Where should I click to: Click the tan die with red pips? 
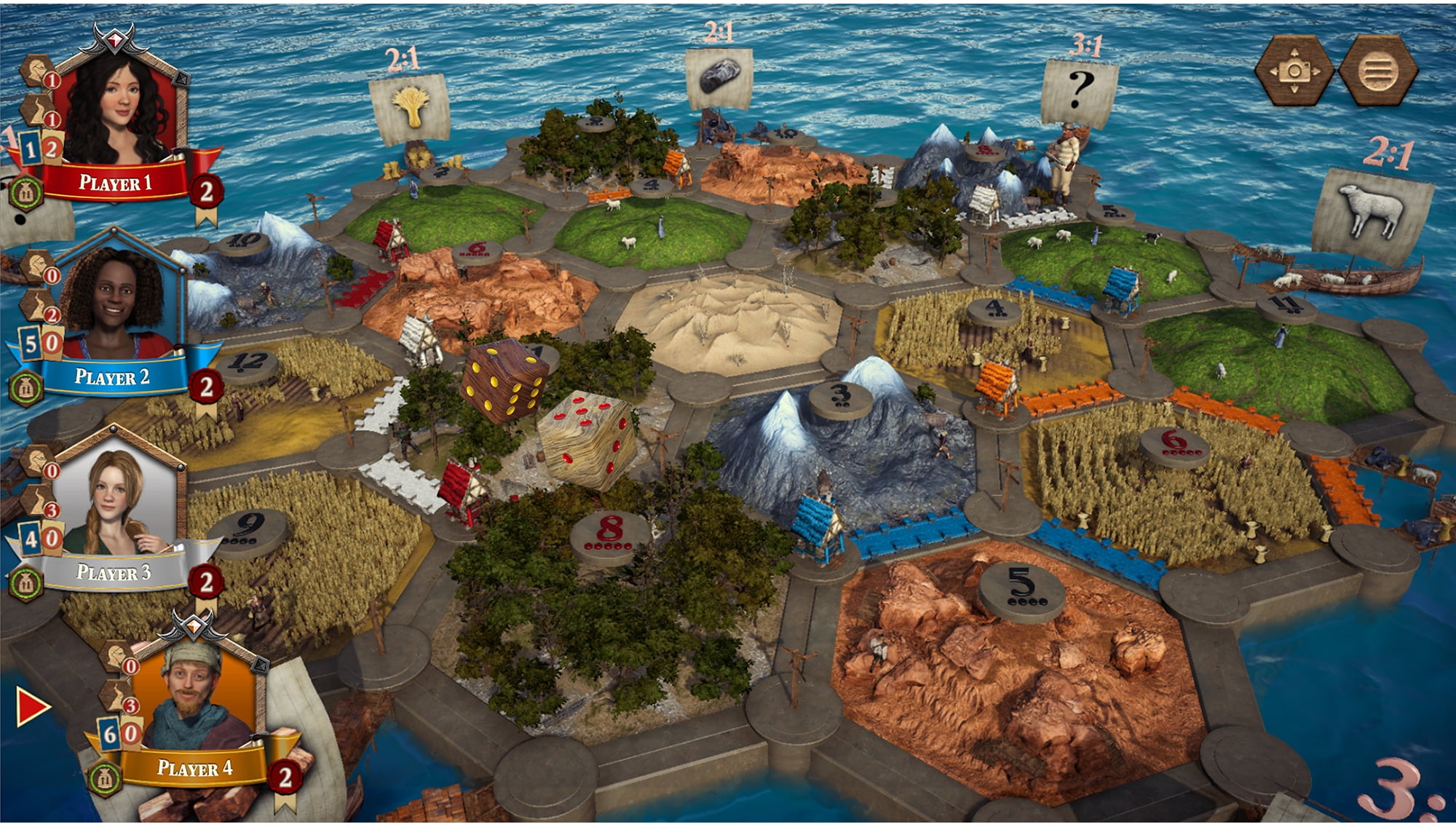pyautogui.click(x=587, y=439)
